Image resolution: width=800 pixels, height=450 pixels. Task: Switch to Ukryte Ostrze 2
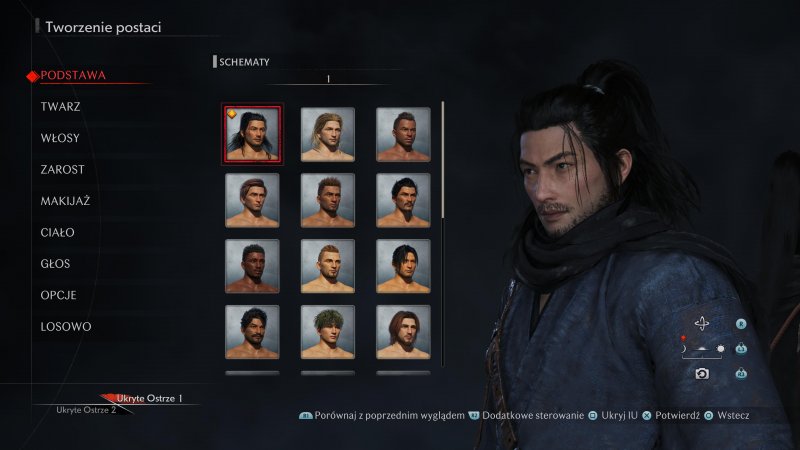(86, 410)
